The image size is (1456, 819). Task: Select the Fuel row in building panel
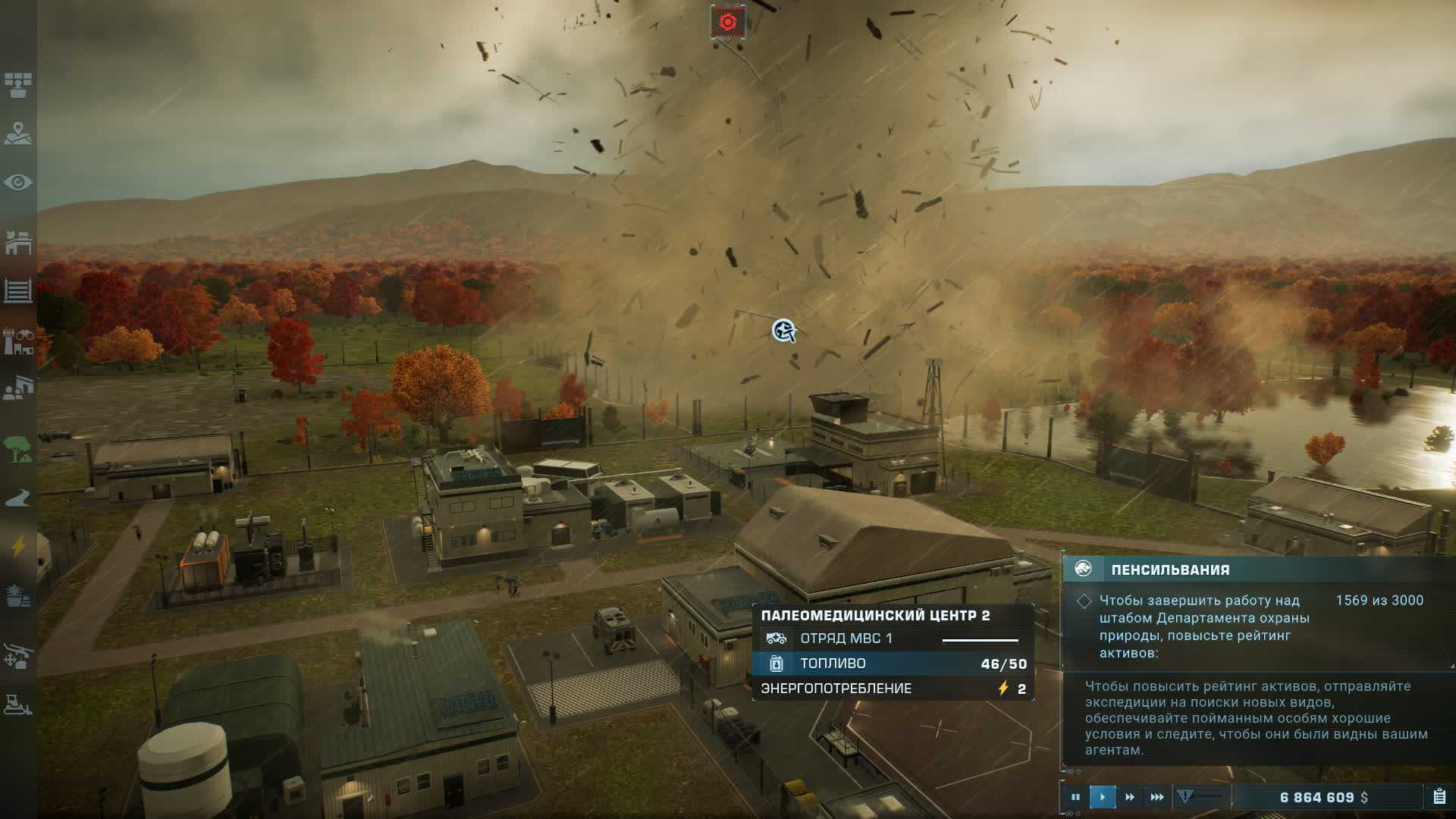[x=893, y=664]
